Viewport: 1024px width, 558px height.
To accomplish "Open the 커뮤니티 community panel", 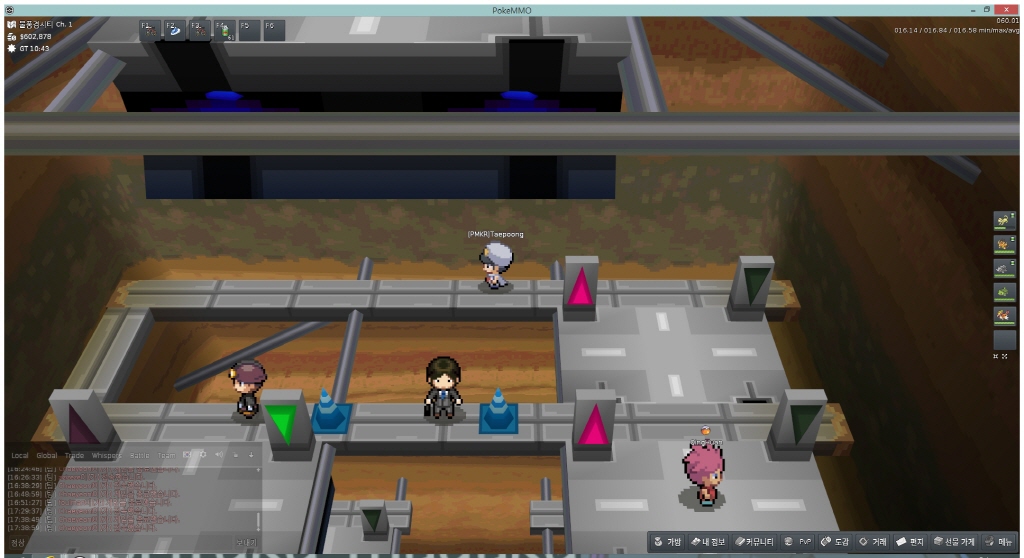I will click(x=755, y=542).
